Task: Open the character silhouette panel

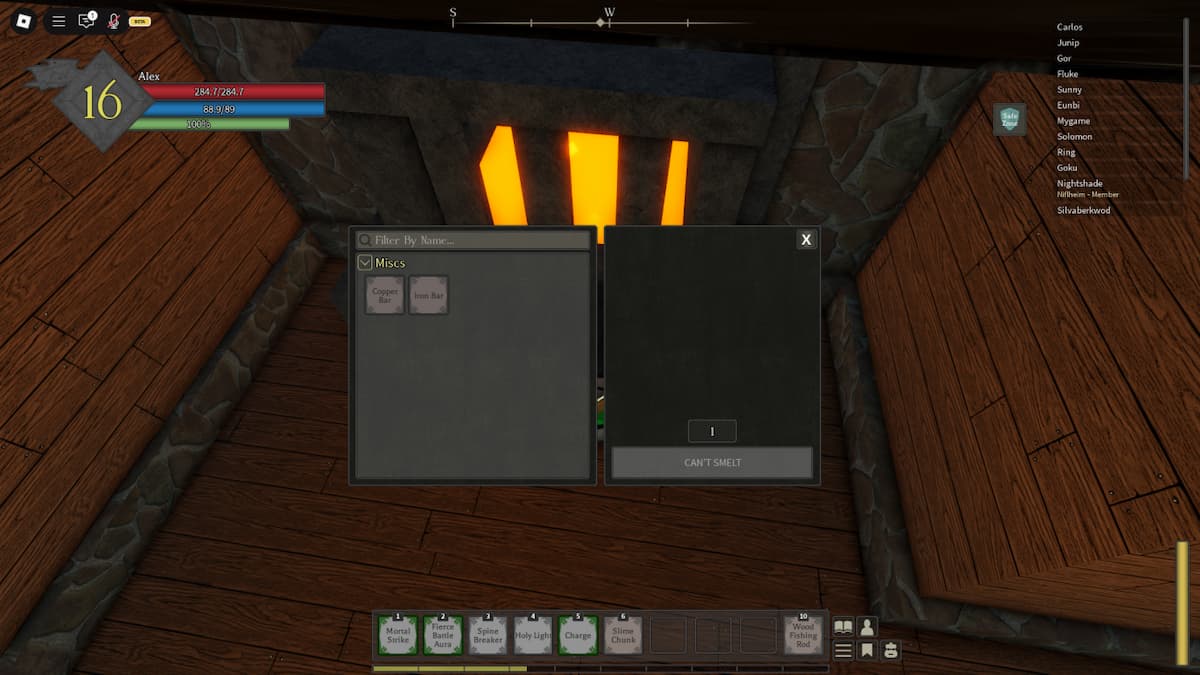Action: (x=867, y=627)
